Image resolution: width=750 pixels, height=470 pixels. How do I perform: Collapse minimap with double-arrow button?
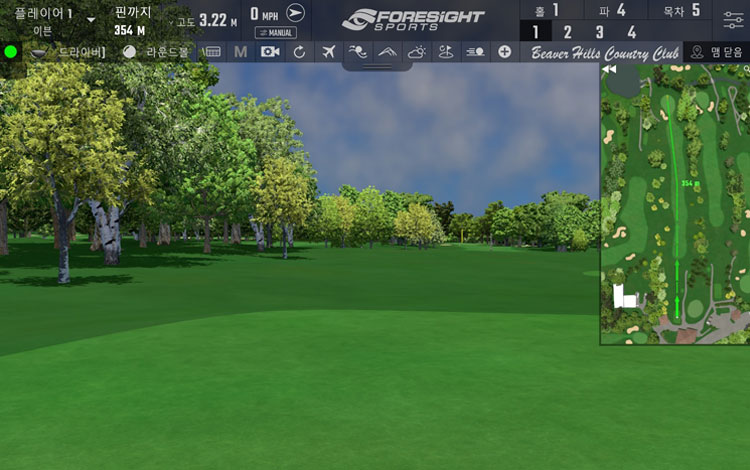[x=609, y=70]
